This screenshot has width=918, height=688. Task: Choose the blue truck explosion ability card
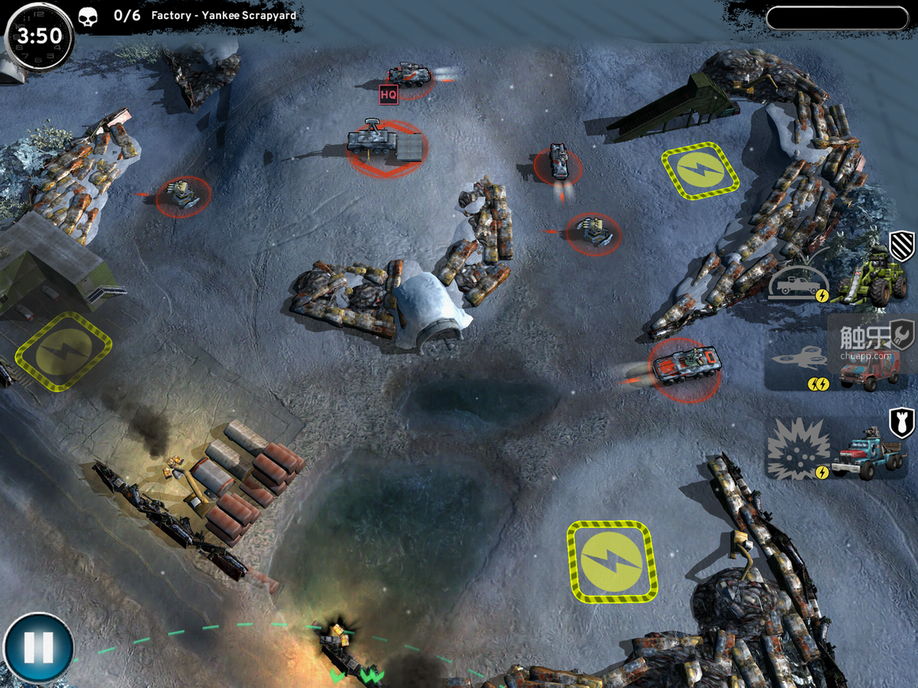tap(838, 448)
